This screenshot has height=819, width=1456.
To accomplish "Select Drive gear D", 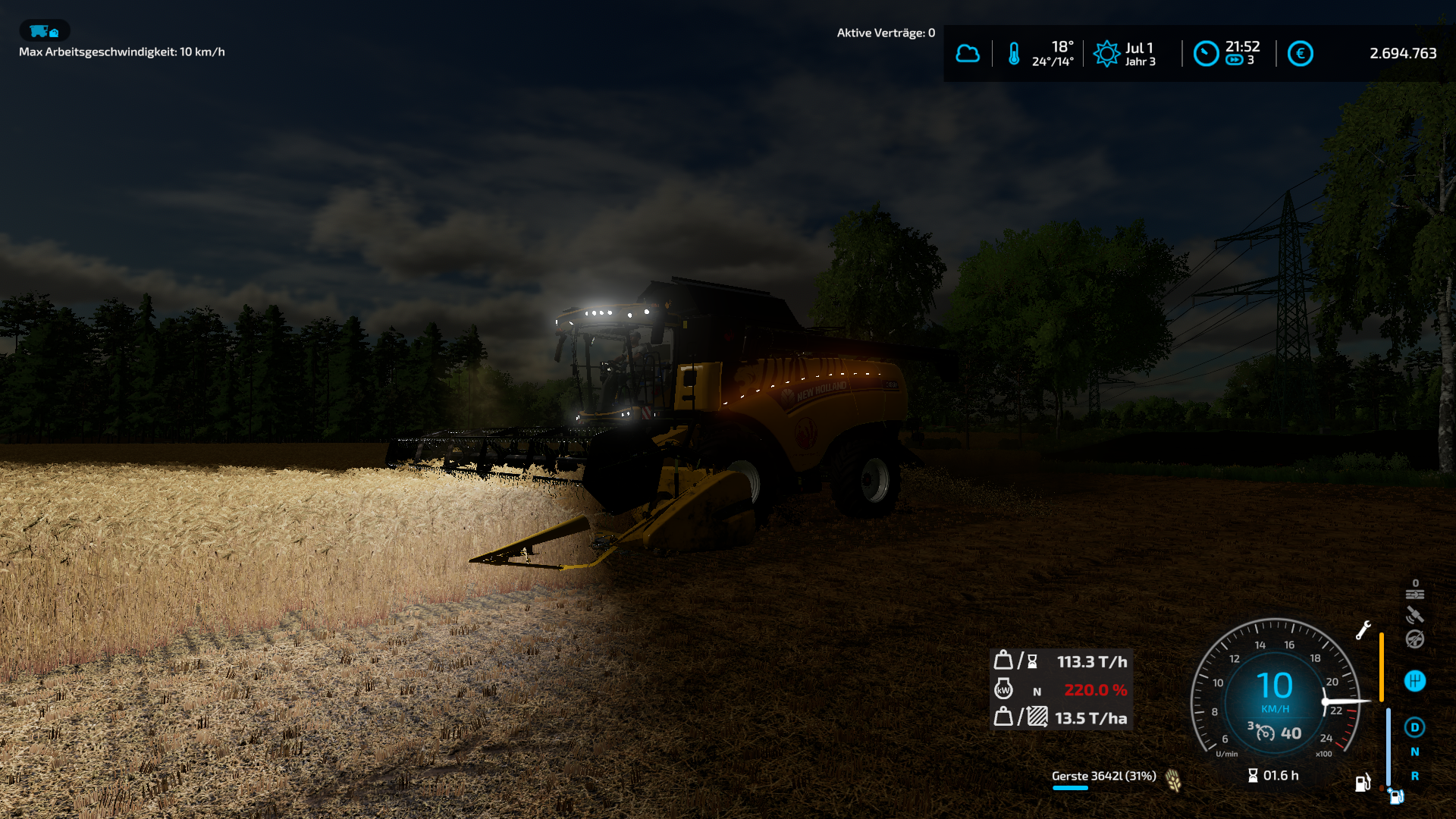I will [x=1415, y=727].
